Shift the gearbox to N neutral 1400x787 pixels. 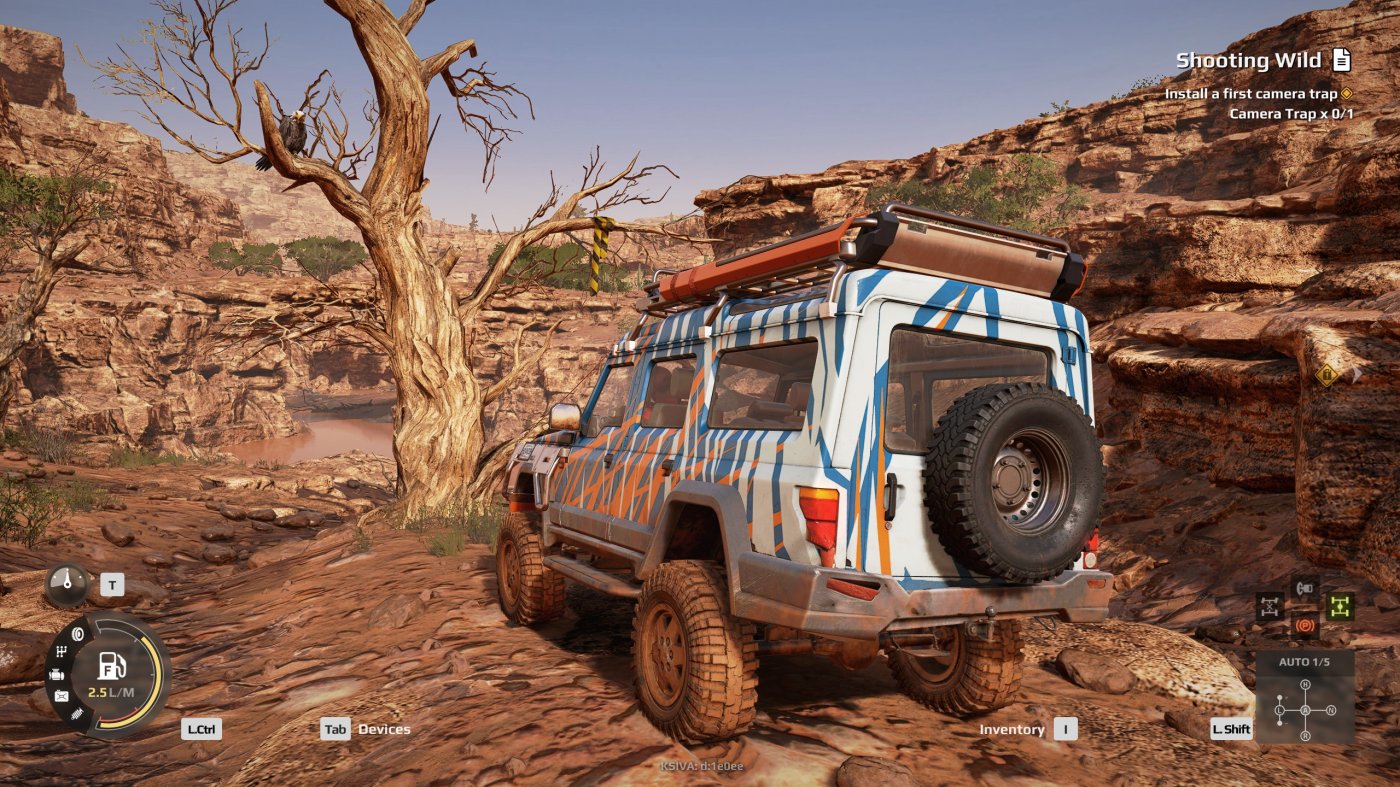coord(1331,711)
